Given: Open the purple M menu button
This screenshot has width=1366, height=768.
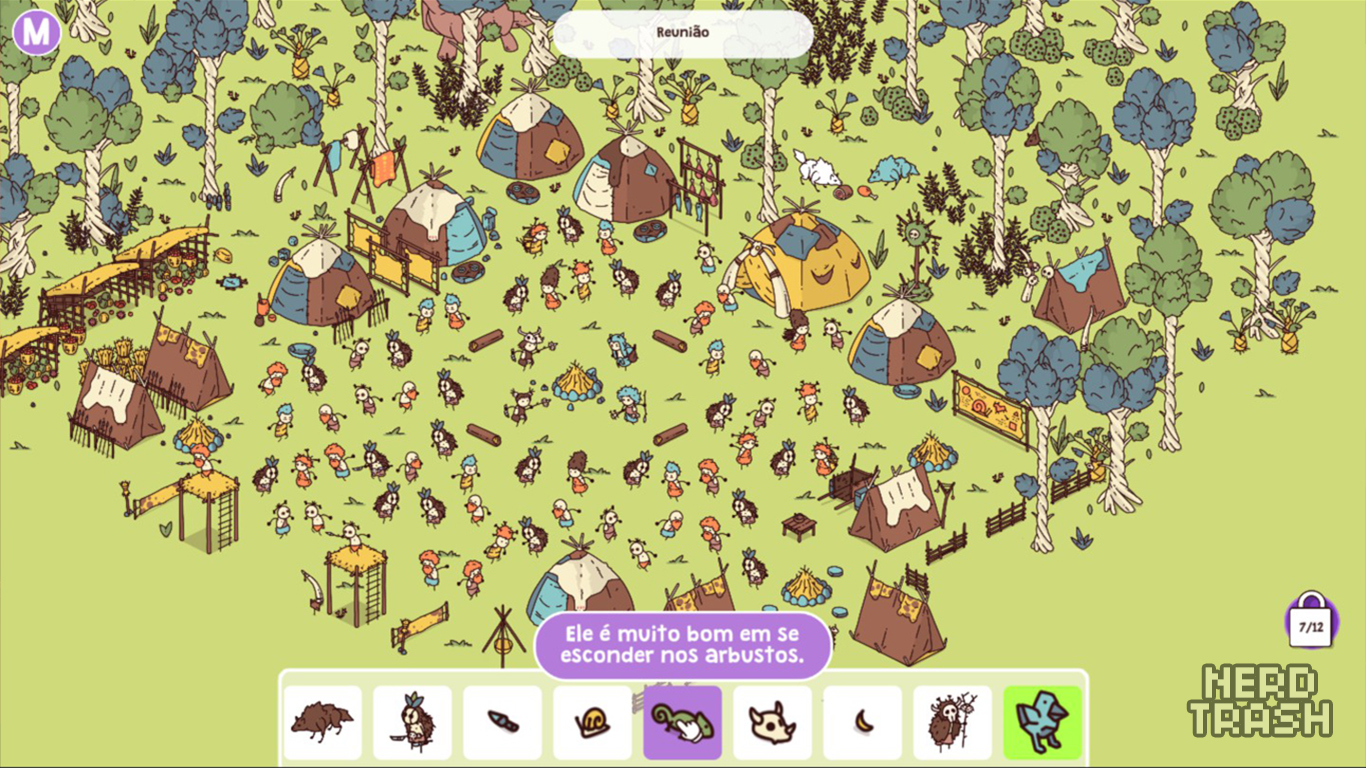Looking at the screenshot, I should 37,33.
